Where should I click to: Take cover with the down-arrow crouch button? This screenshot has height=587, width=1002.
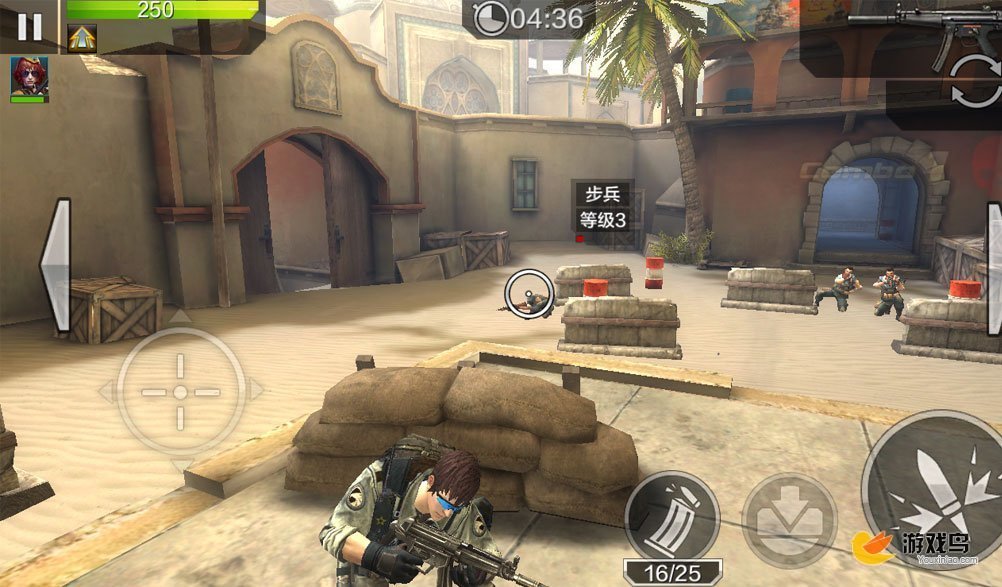tap(789, 519)
